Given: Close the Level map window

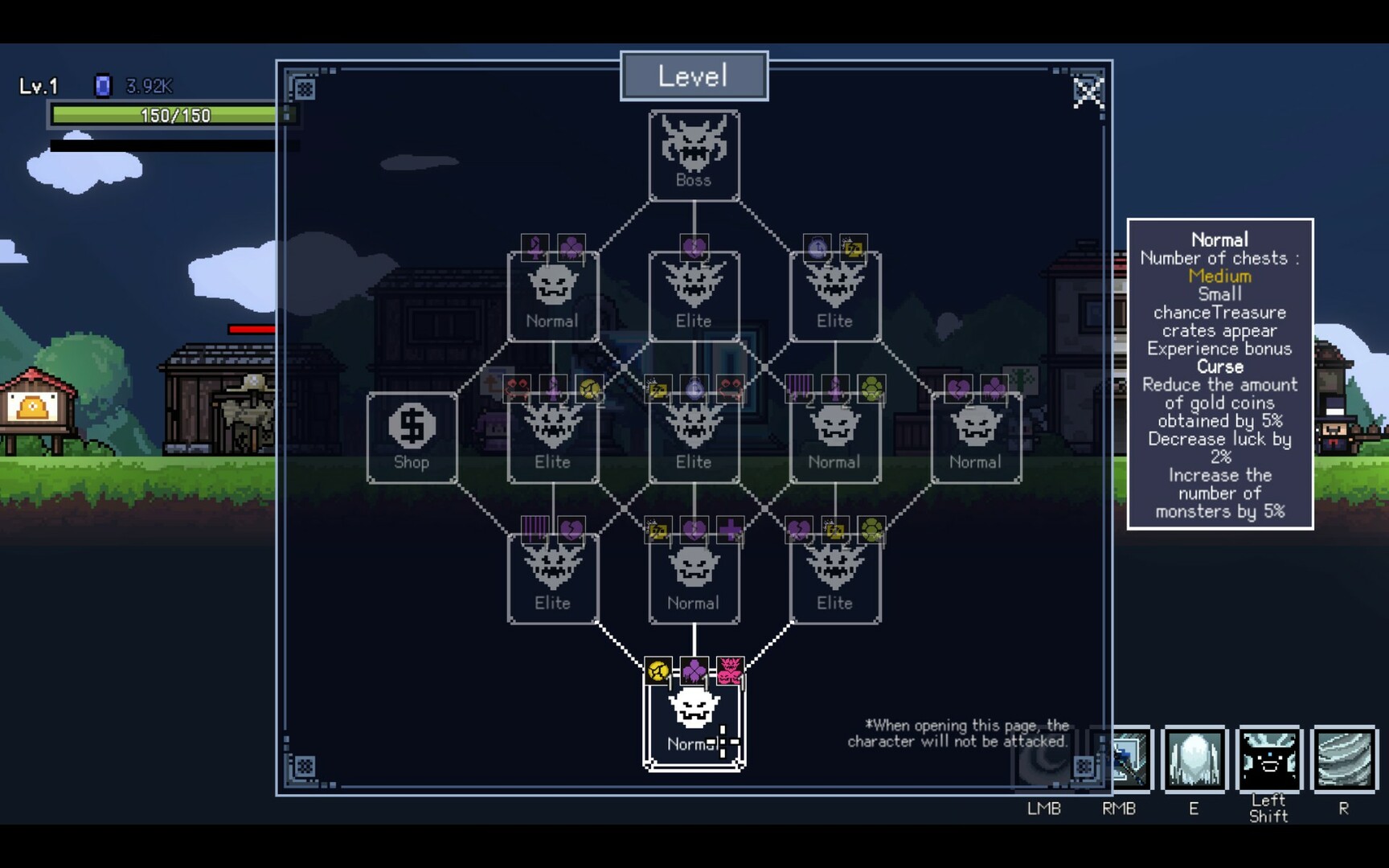Looking at the screenshot, I should (x=1089, y=92).
